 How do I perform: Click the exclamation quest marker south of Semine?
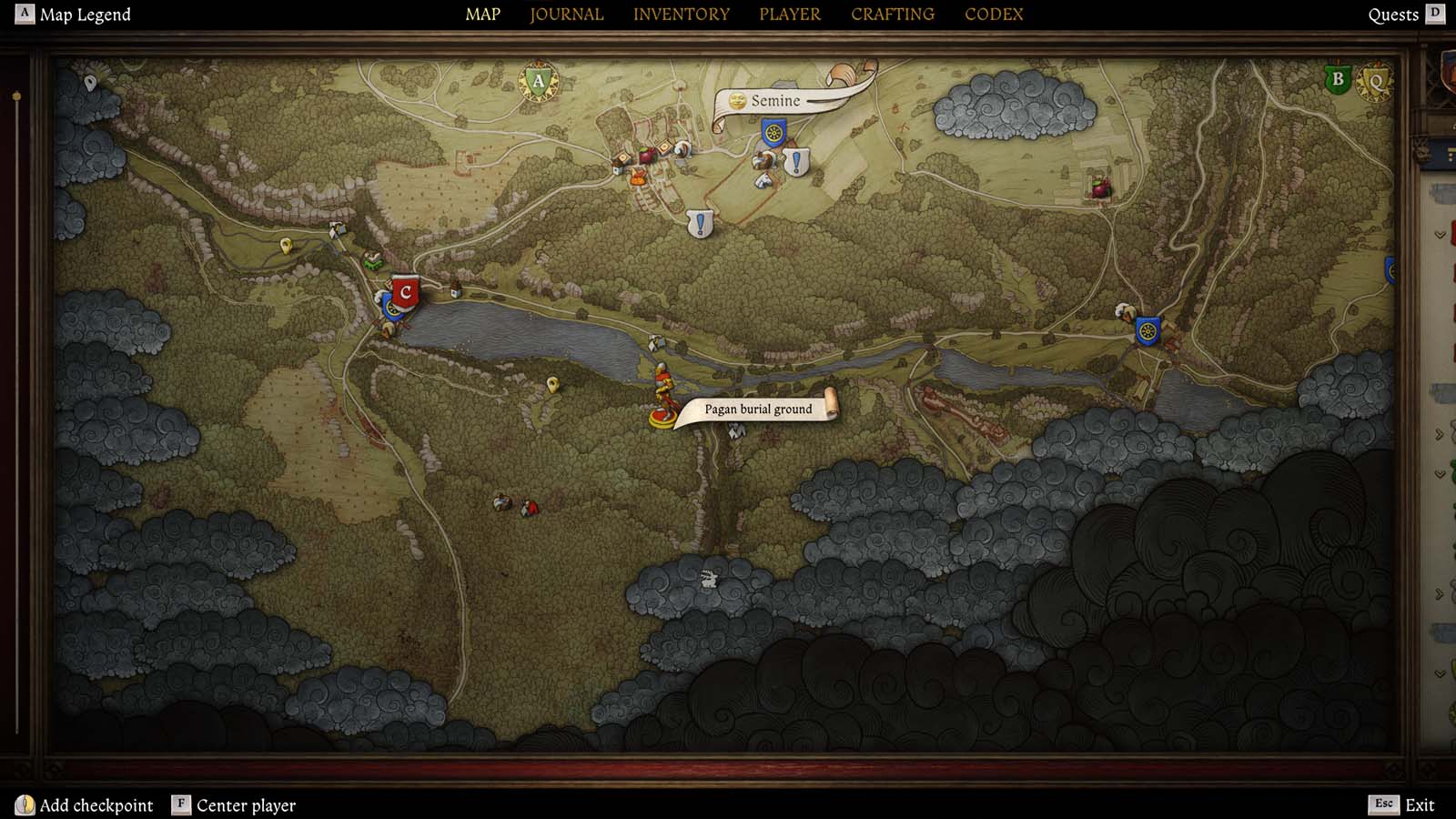pyautogui.click(x=699, y=221)
